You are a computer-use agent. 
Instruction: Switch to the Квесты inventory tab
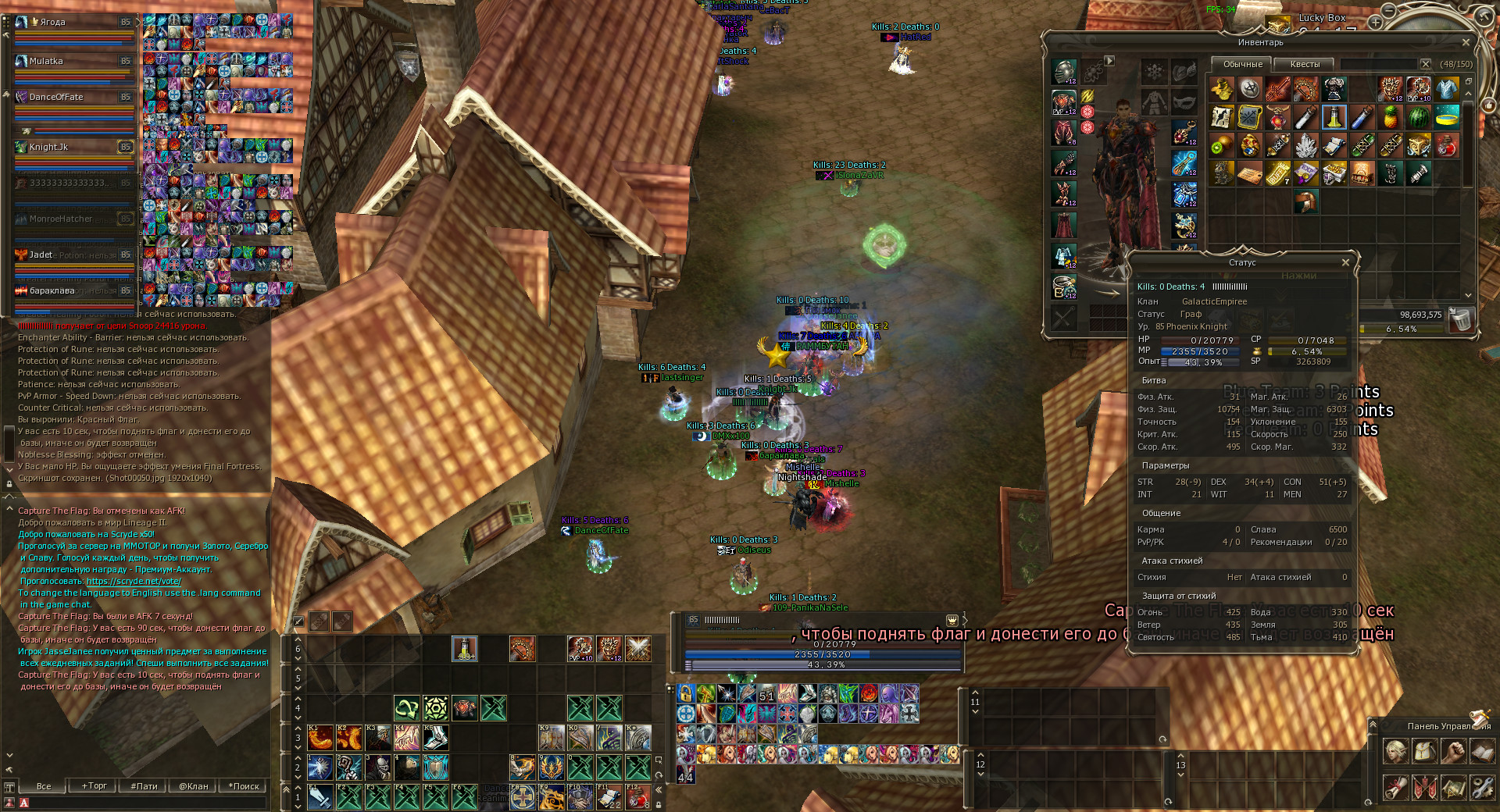tap(1305, 64)
